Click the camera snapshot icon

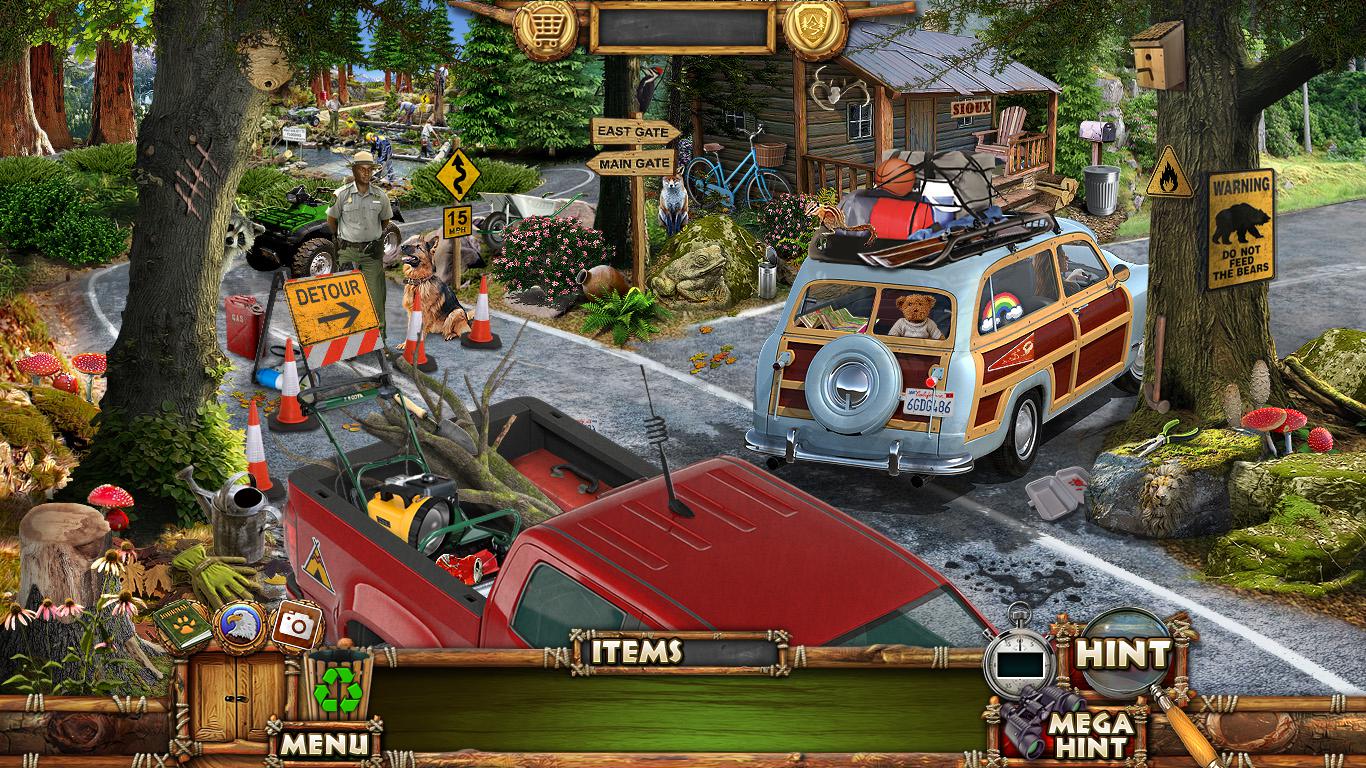coord(296,626)
